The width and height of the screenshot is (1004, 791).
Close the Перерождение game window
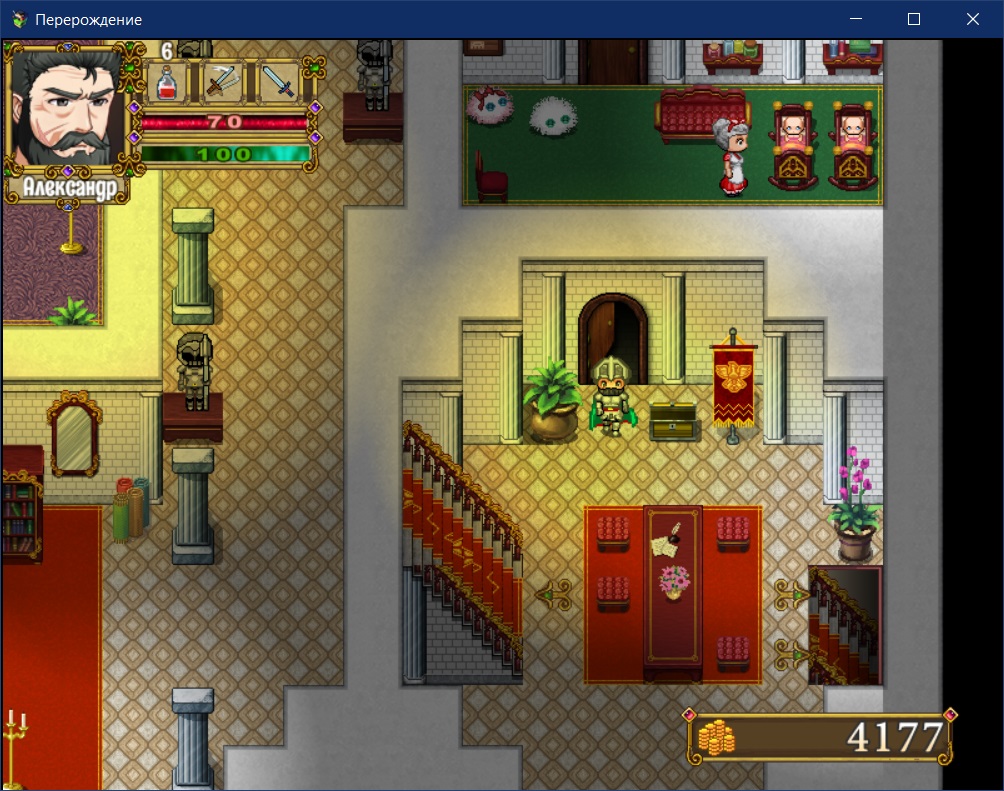972,19
